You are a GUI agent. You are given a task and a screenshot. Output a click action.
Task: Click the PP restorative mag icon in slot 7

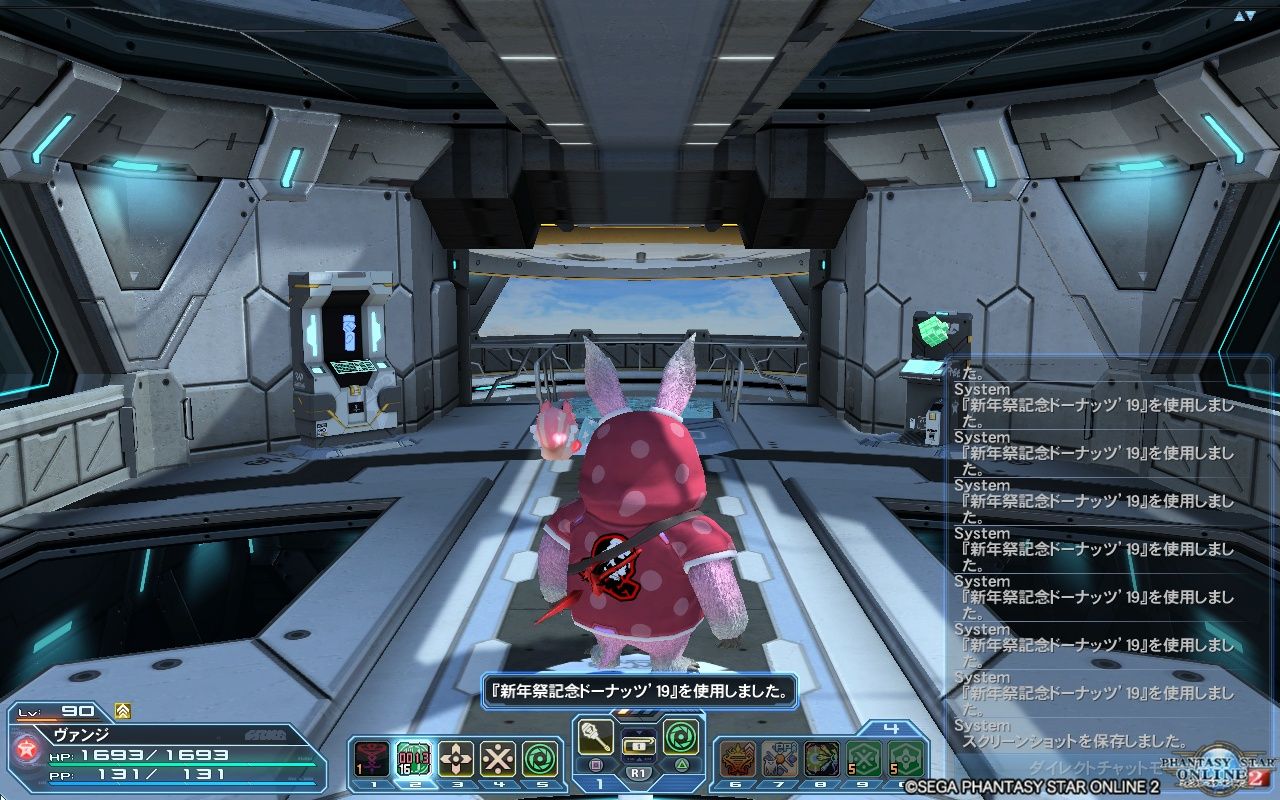pyautogui.click(x=779, y=759)
